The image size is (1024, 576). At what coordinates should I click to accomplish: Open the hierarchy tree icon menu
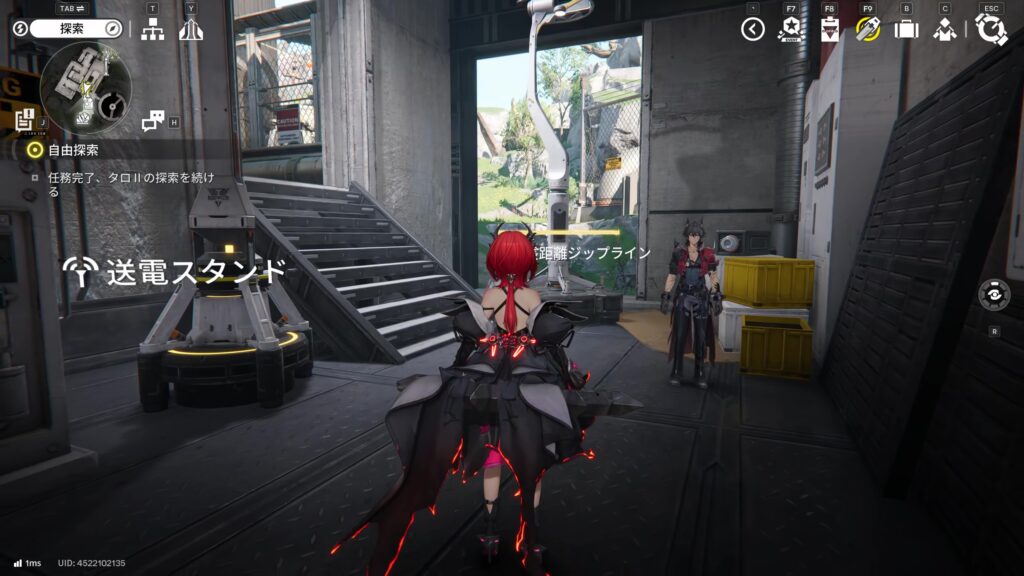(x=152, y=29)
